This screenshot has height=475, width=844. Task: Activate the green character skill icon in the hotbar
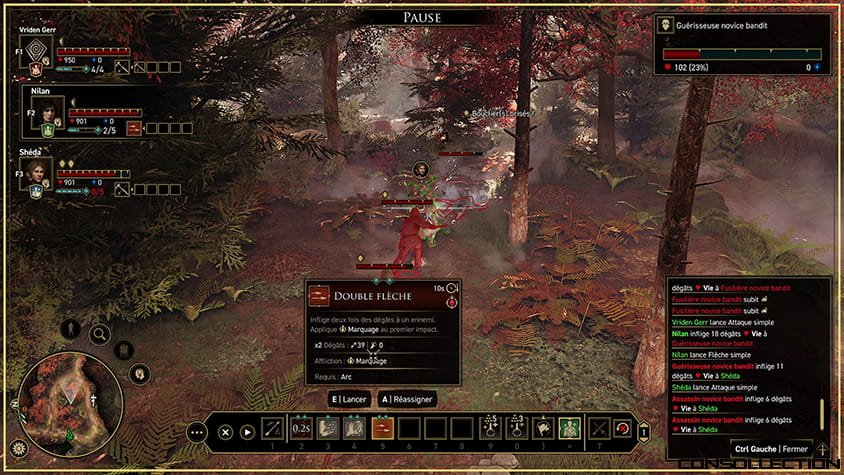point(569,430)
